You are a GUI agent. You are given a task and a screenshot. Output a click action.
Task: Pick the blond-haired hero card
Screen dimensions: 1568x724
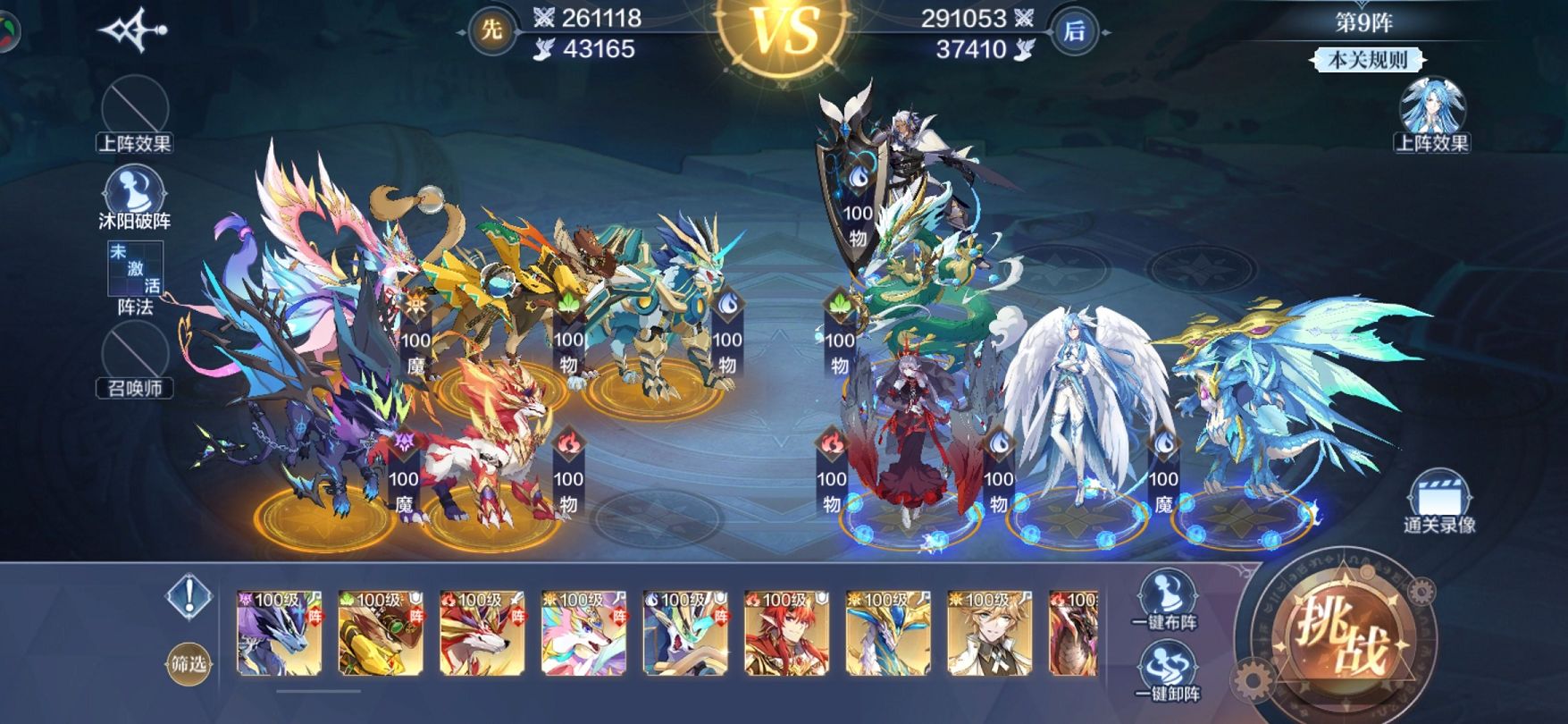coord(990,633)
